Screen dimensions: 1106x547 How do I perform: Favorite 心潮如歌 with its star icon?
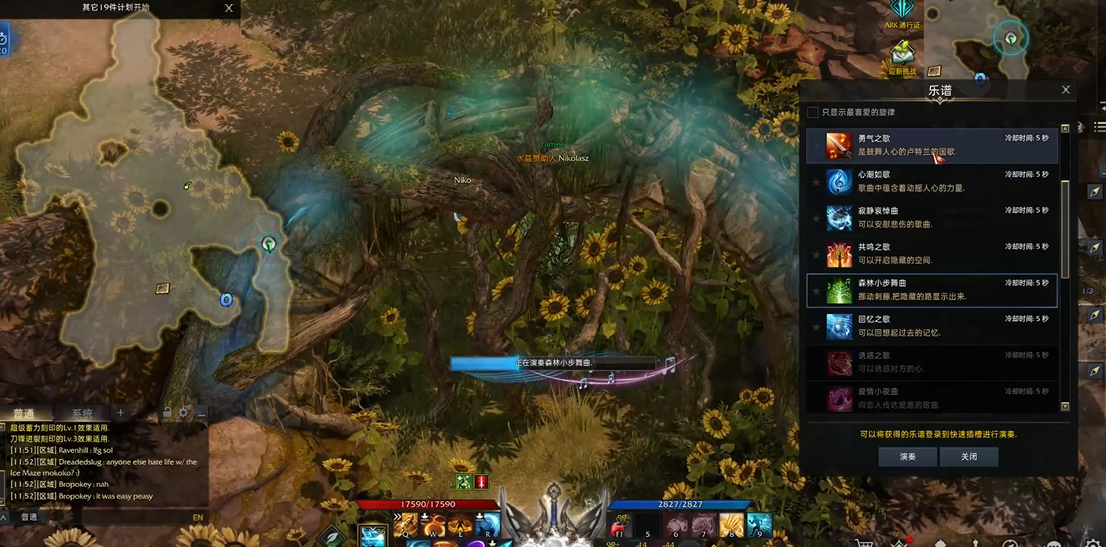click(x=816, y=182)
